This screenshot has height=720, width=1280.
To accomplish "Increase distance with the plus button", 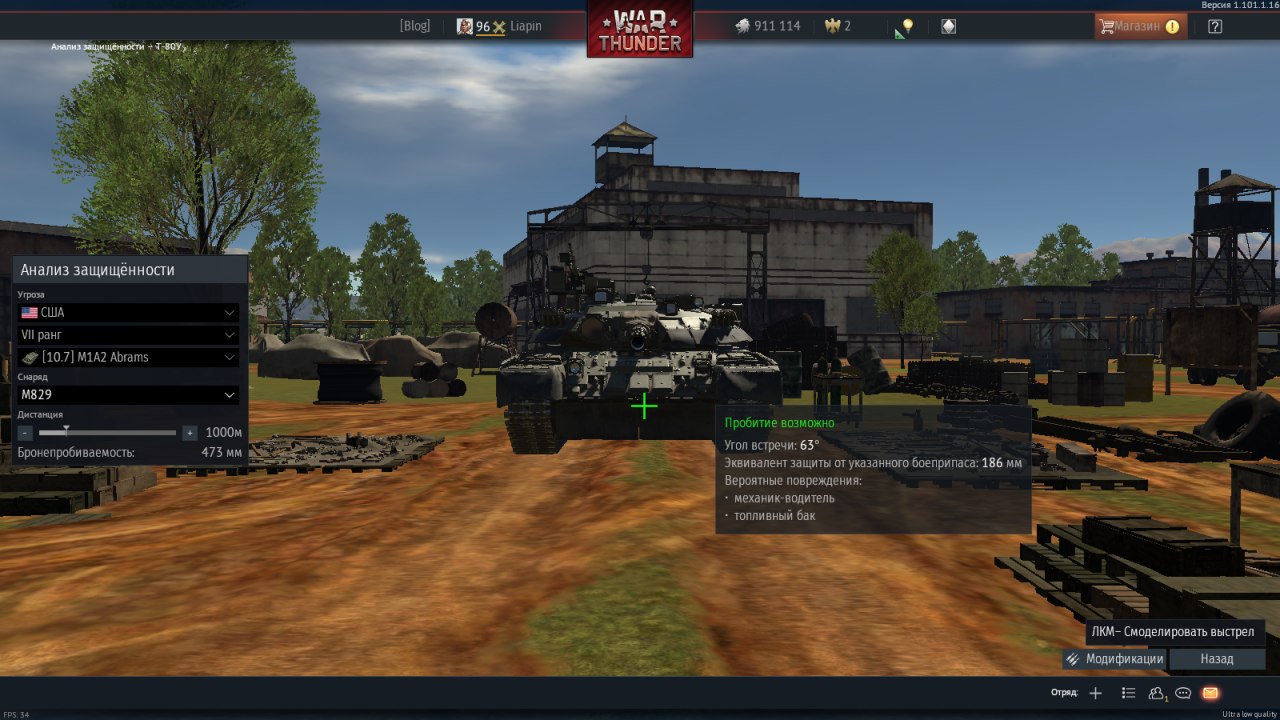I will tap(190, 433).
